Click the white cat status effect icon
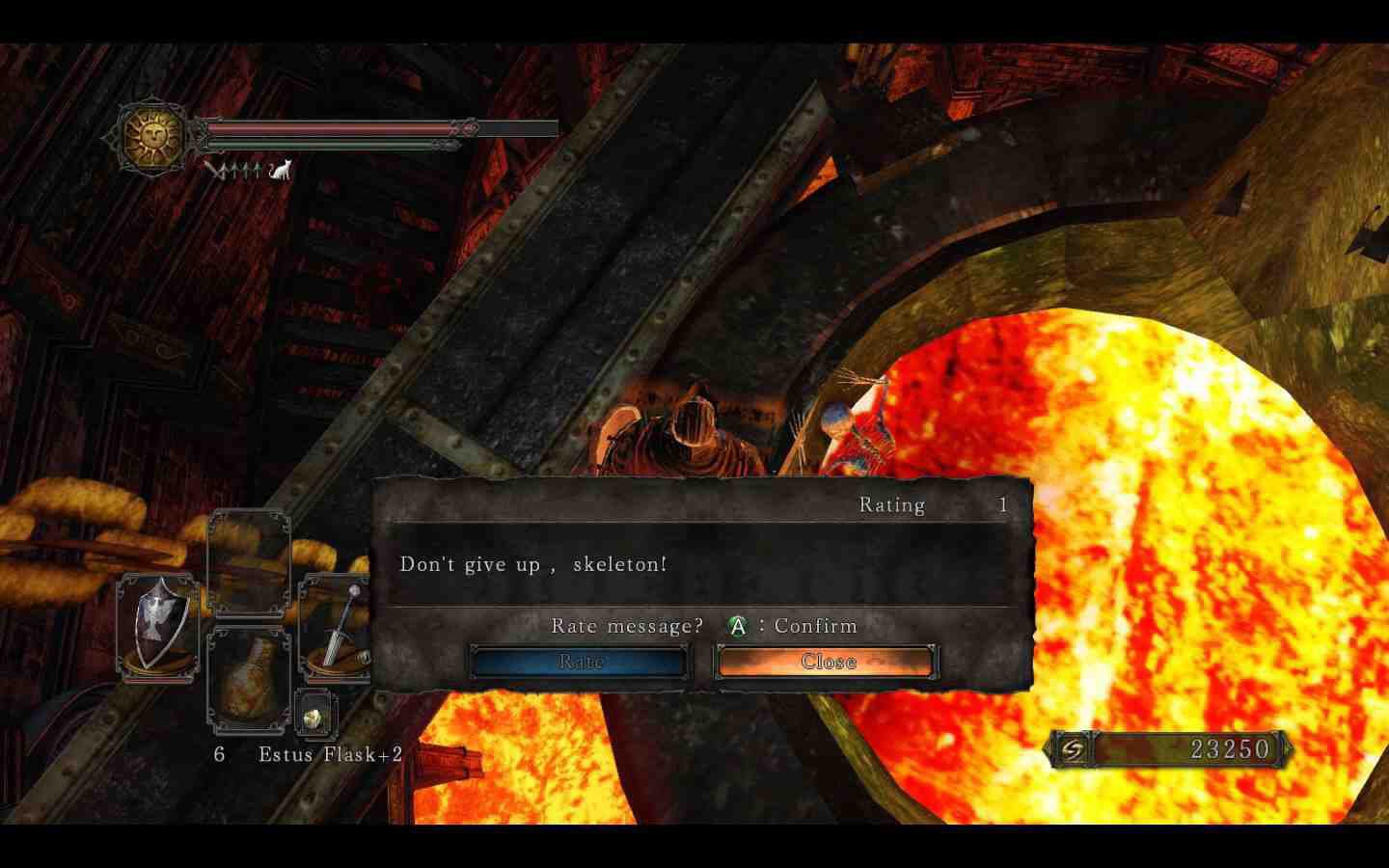The width and height of the screenshot is (1389, 868). 281,170
